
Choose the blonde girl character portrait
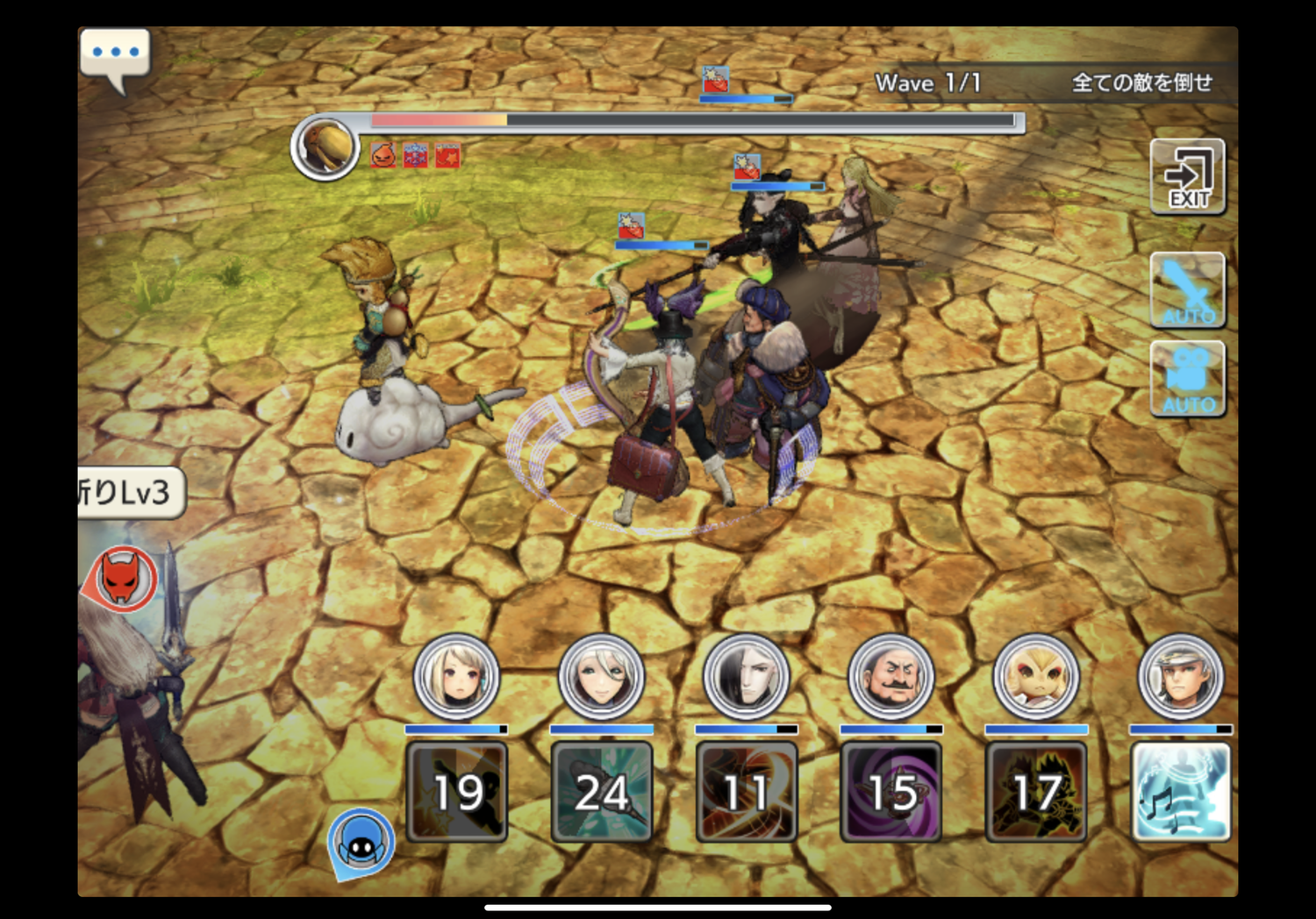[x=456, y=677]
